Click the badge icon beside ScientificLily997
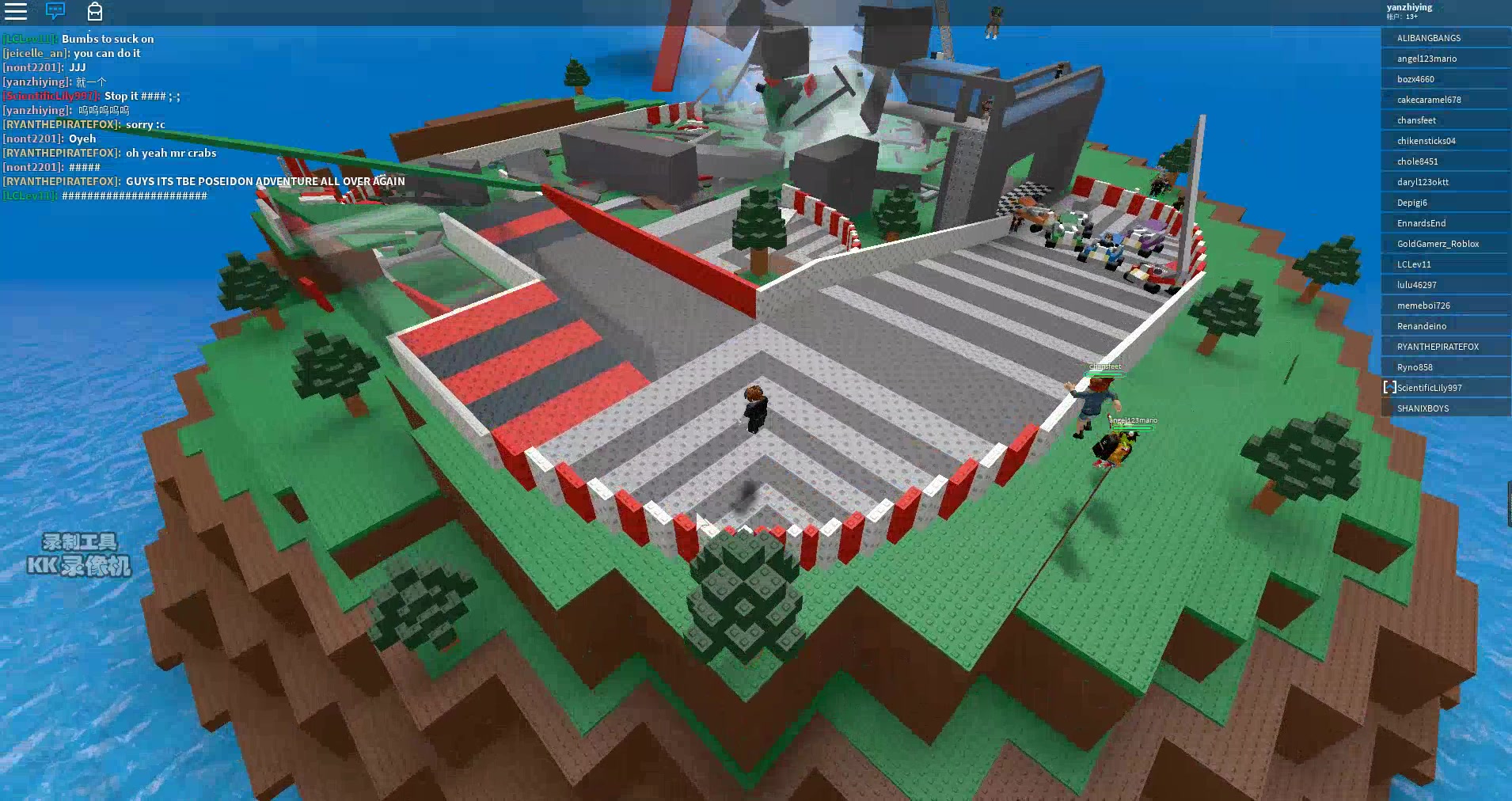 point(1389,387)
